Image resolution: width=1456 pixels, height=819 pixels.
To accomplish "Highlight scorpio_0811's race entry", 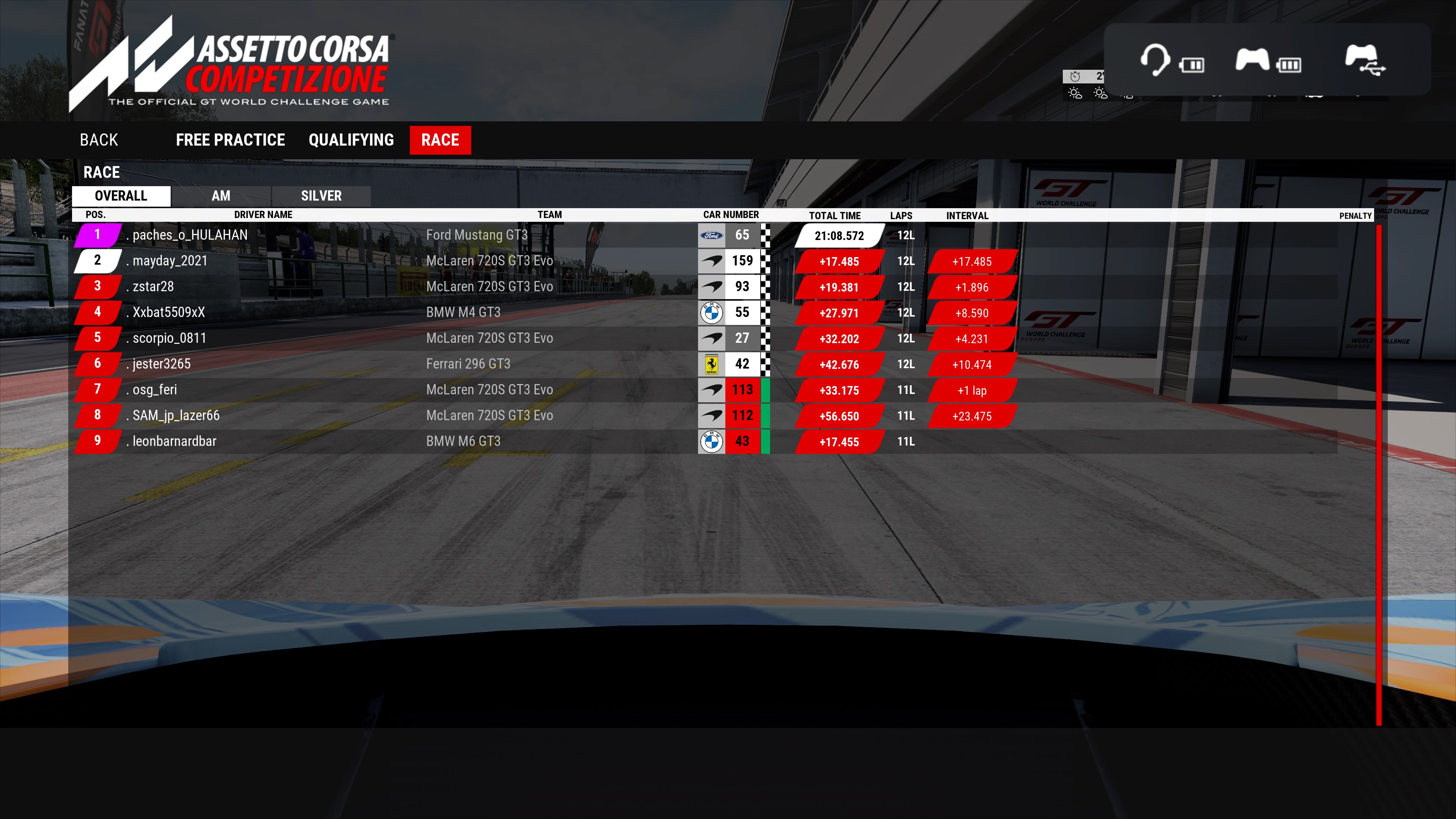I will coord(169,338).
